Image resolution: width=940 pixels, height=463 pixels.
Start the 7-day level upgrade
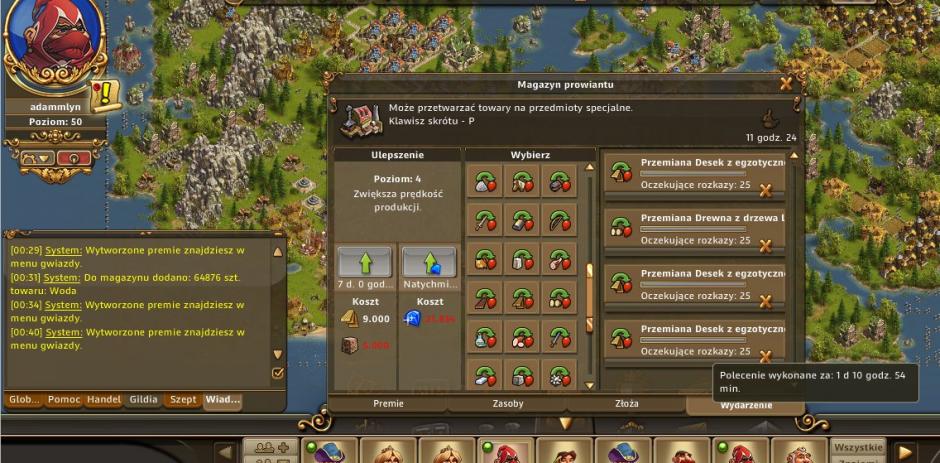[364, 262]
